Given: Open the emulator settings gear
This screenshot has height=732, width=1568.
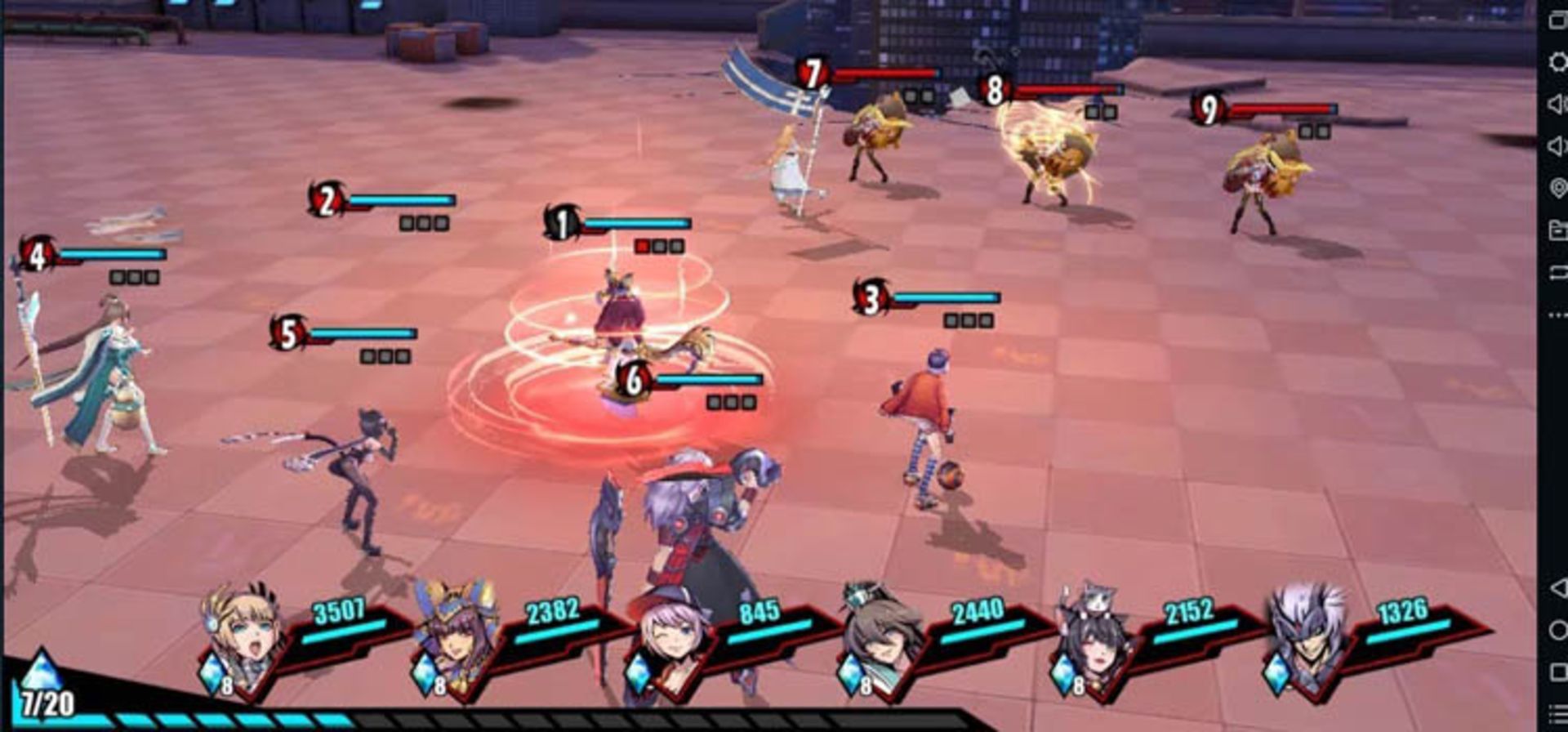Looking at the screenshot, I should pyautogui.click(x=1557, y=61).
